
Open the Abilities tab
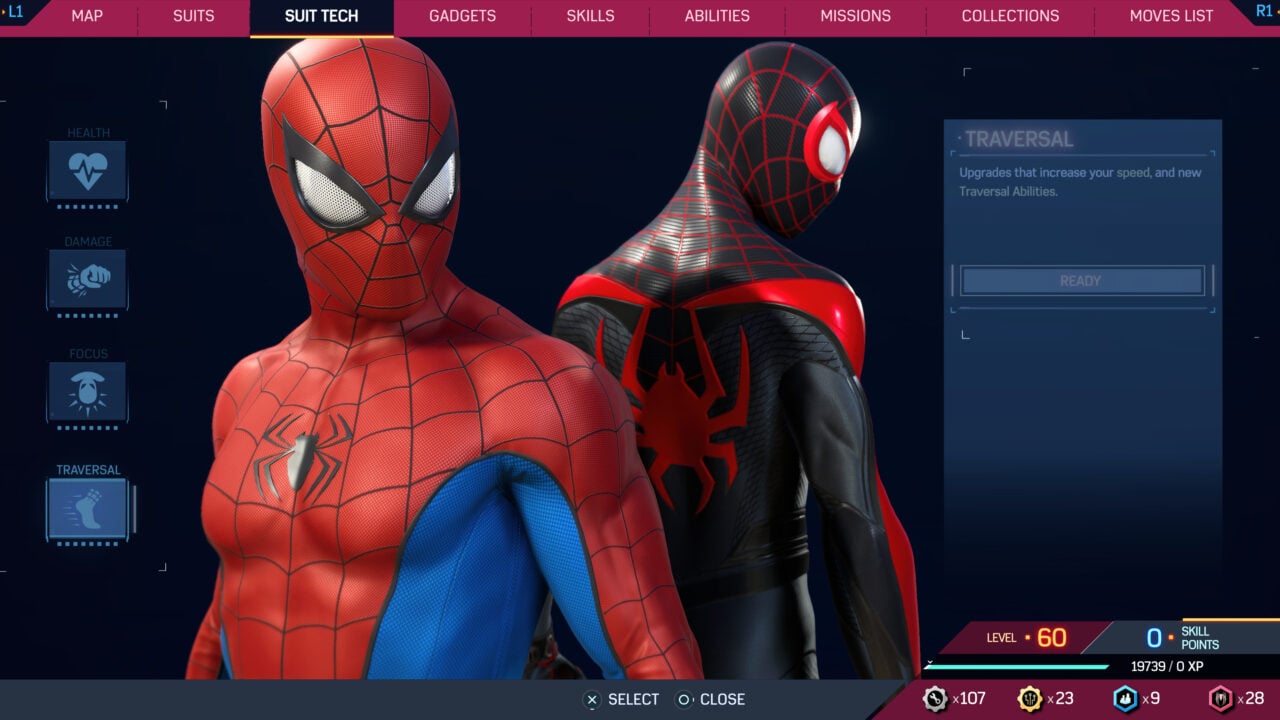[x=717, y=16]
